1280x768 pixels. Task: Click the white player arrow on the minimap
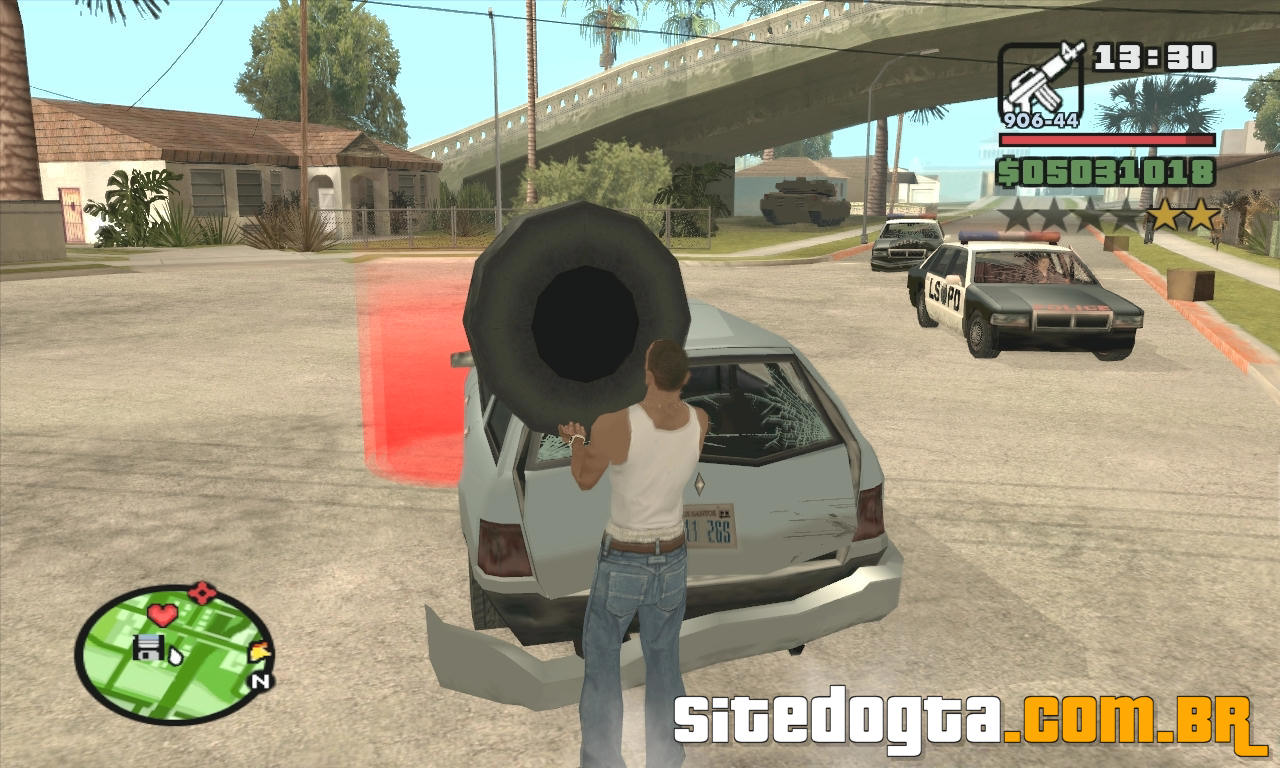click(174, 656)
